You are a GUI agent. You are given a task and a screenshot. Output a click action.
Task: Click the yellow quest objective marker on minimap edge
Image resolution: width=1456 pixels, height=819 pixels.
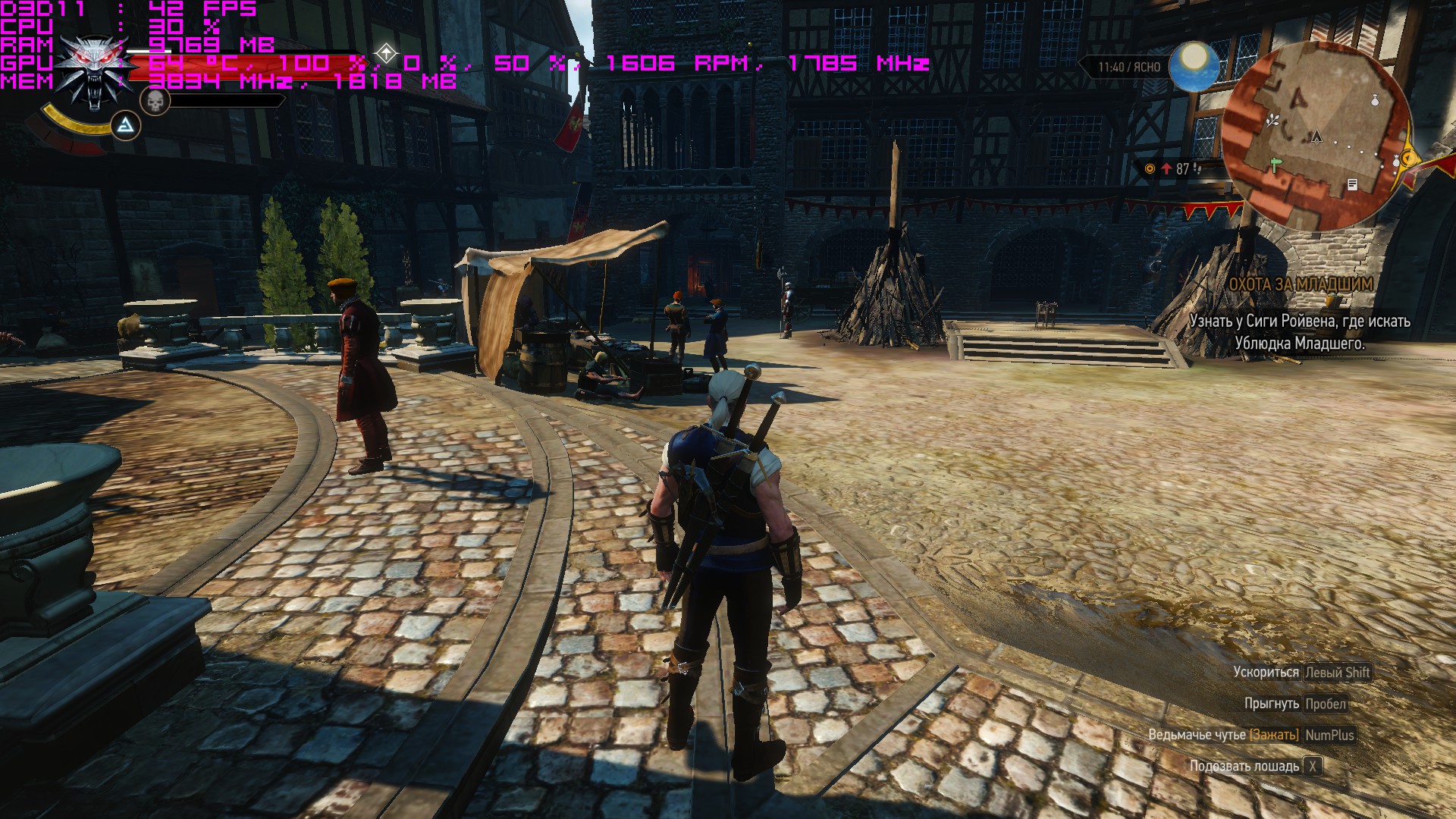coord(1408,158)
